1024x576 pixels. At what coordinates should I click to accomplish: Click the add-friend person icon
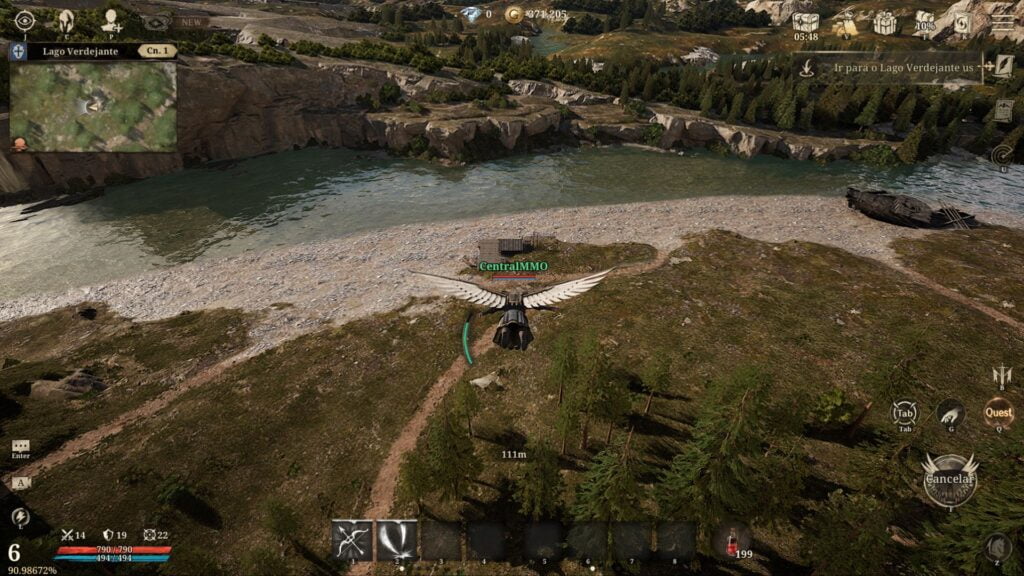(112, 20)
